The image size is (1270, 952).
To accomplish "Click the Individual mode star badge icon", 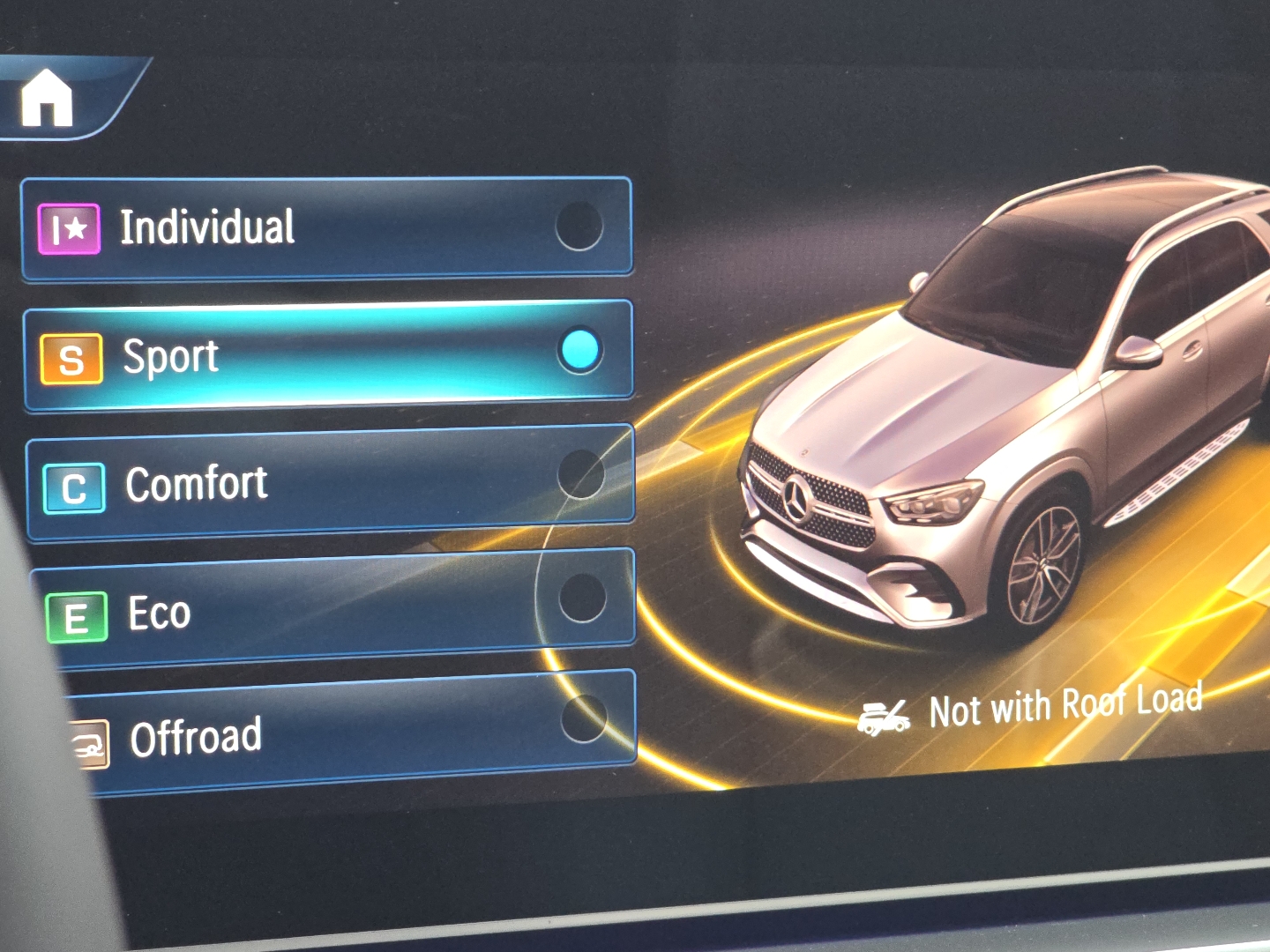I will (69, 228).
